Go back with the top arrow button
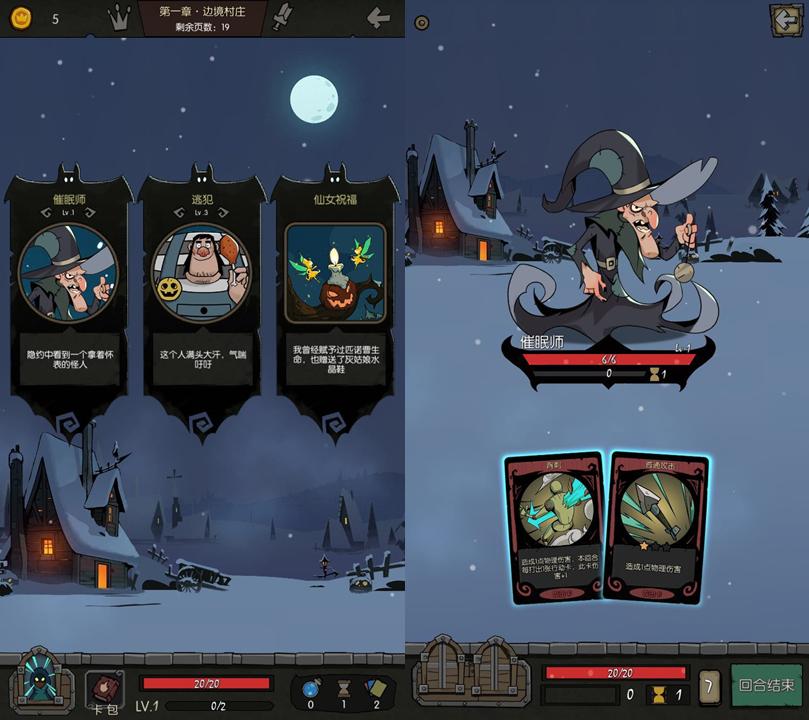 pos(378,17)
